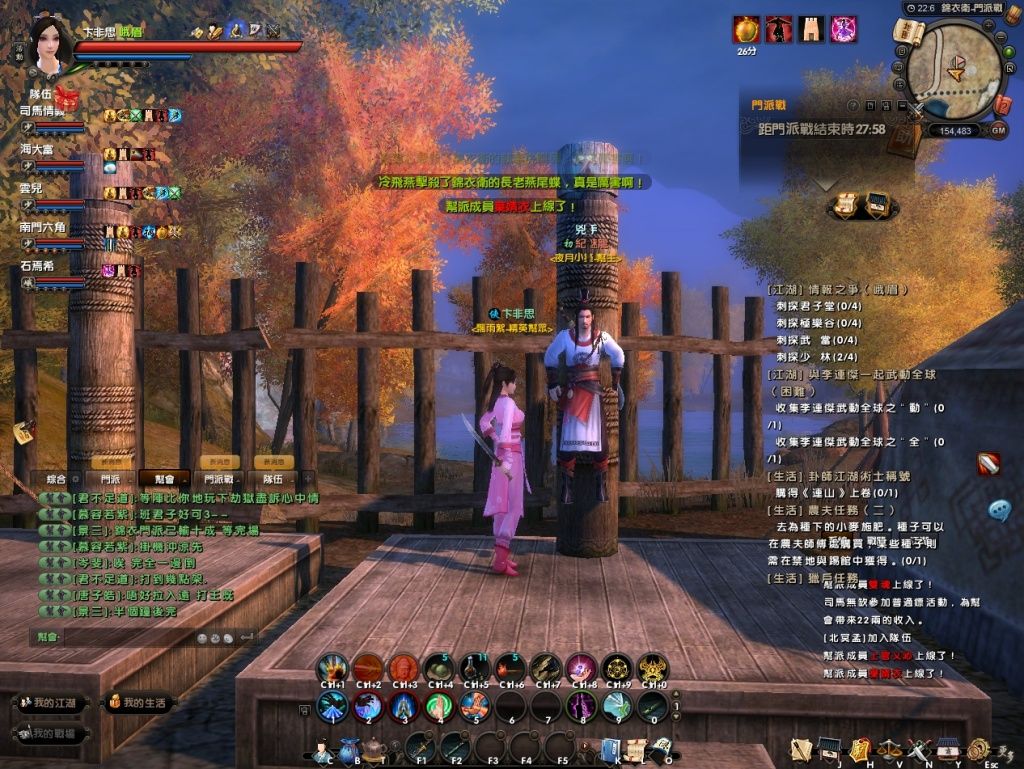Open the character panel portrait icon (C)
Viewport: 1024px width, 769px height.
point(322,747)
